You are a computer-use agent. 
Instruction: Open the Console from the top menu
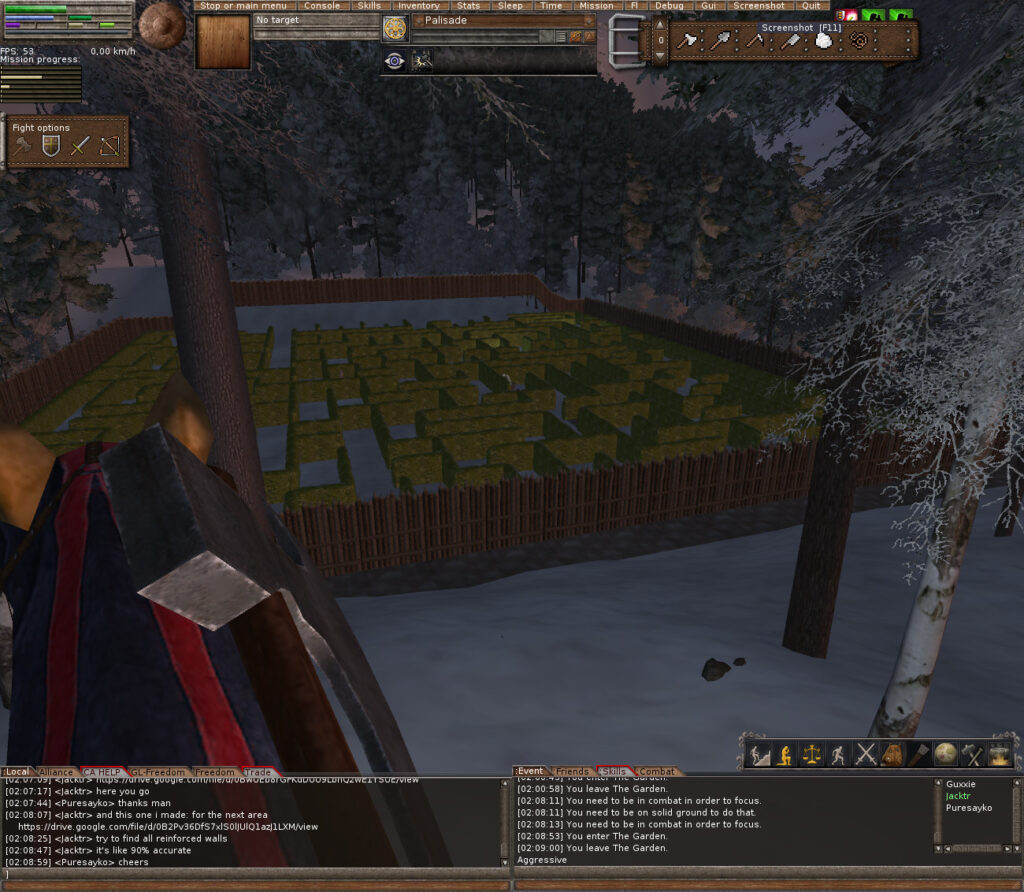(321, 6)
